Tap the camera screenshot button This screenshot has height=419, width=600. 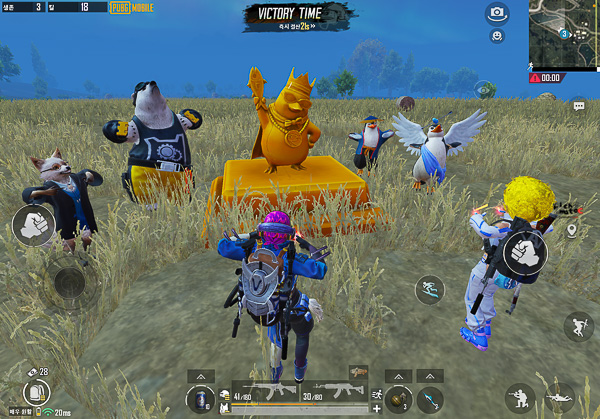click(x=497, y=13)
